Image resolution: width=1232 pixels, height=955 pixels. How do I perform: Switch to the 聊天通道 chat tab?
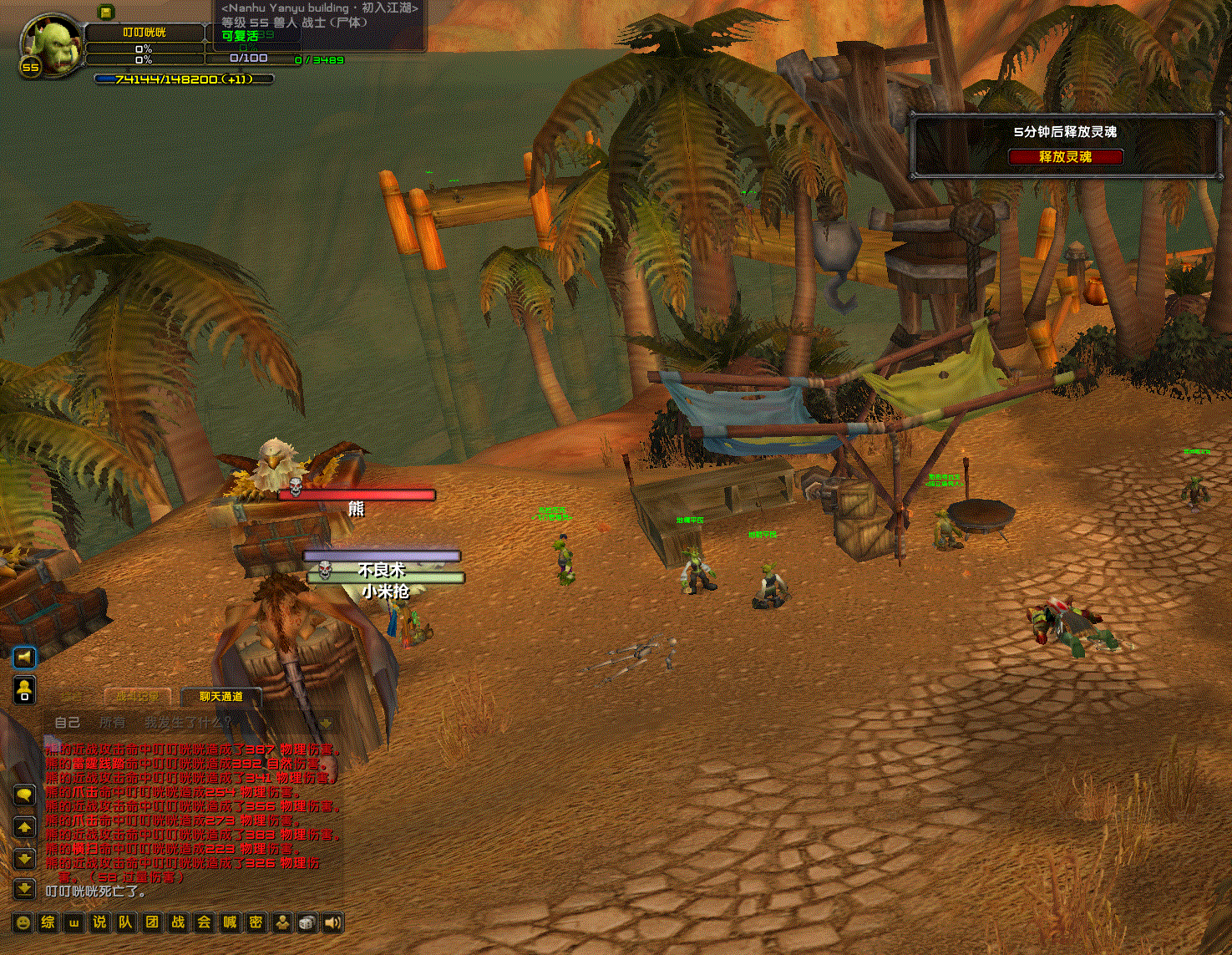[x=221, y=696]
